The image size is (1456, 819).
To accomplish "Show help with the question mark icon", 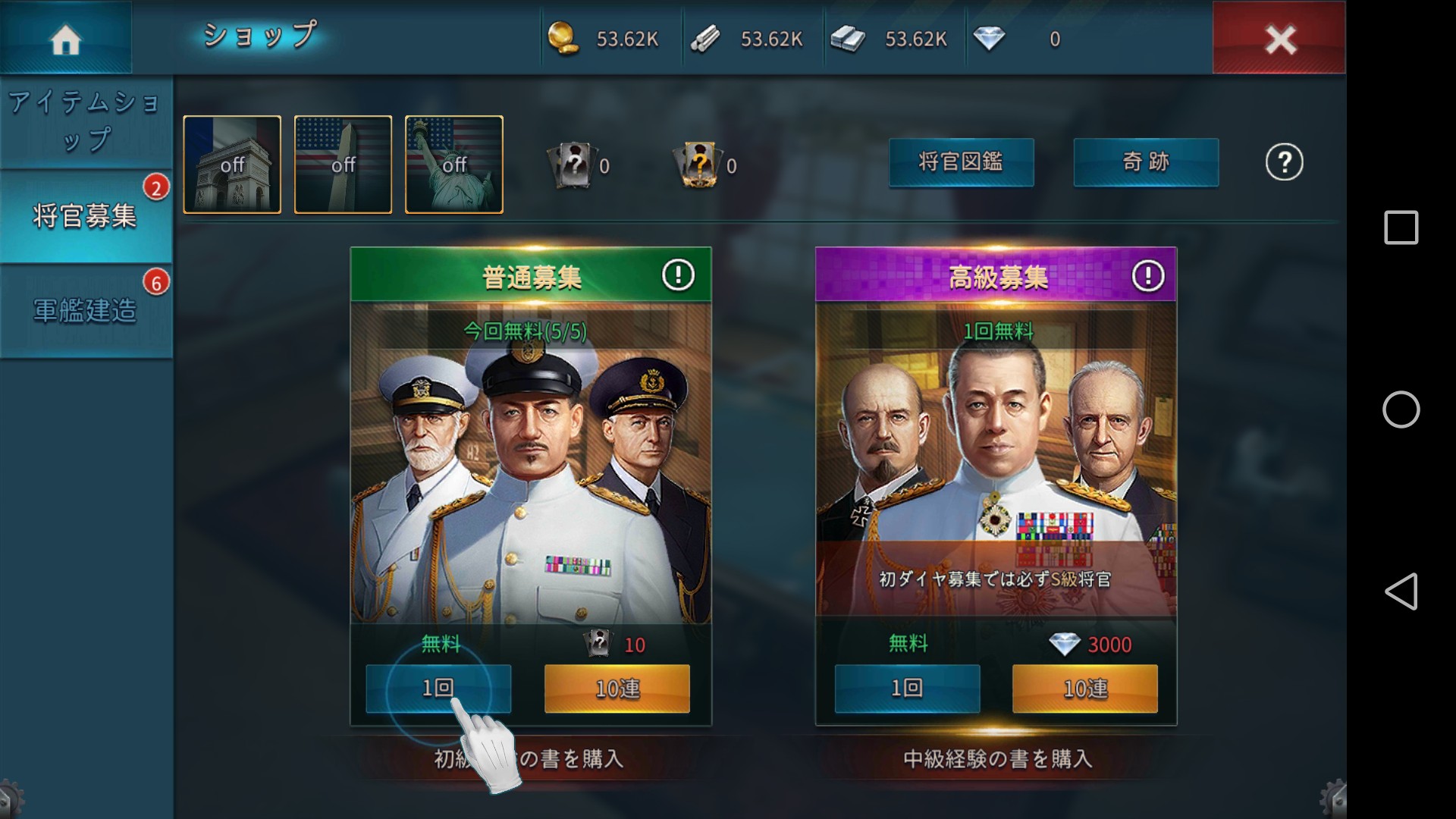I will (1284, 162).
